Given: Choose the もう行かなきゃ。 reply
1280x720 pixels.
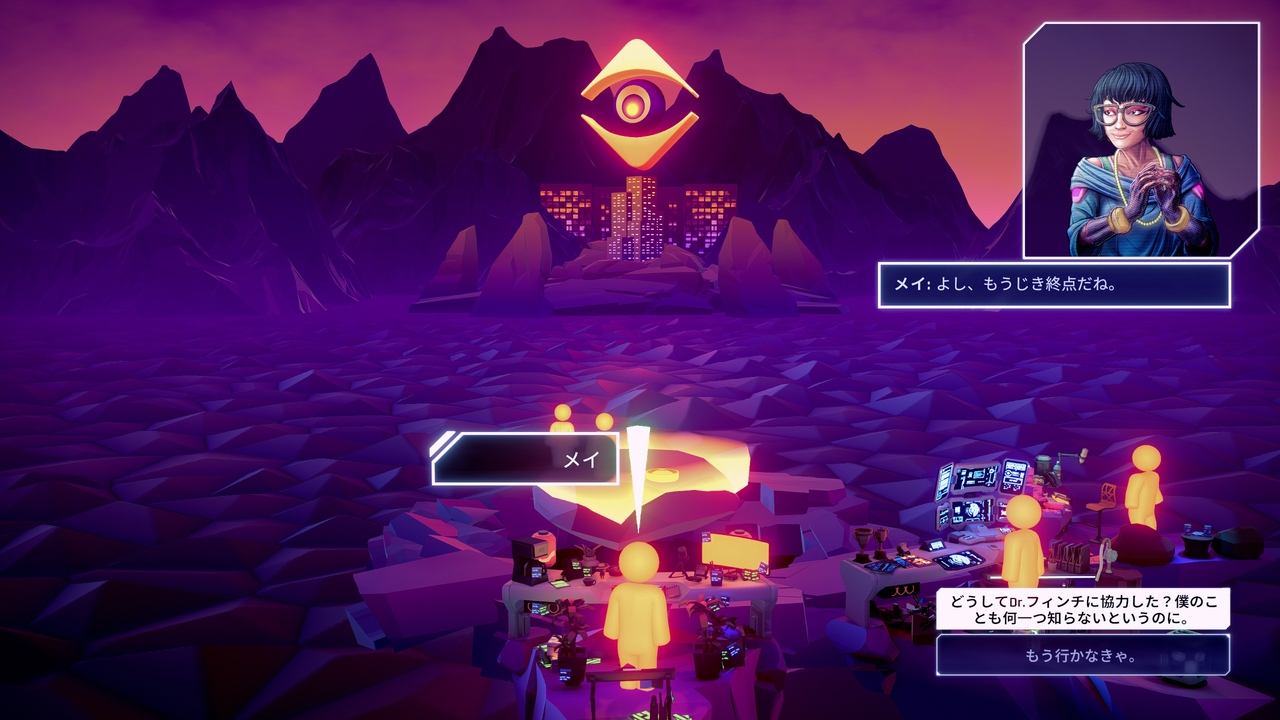Looking at the screenshot, I should coord(1082,656).
